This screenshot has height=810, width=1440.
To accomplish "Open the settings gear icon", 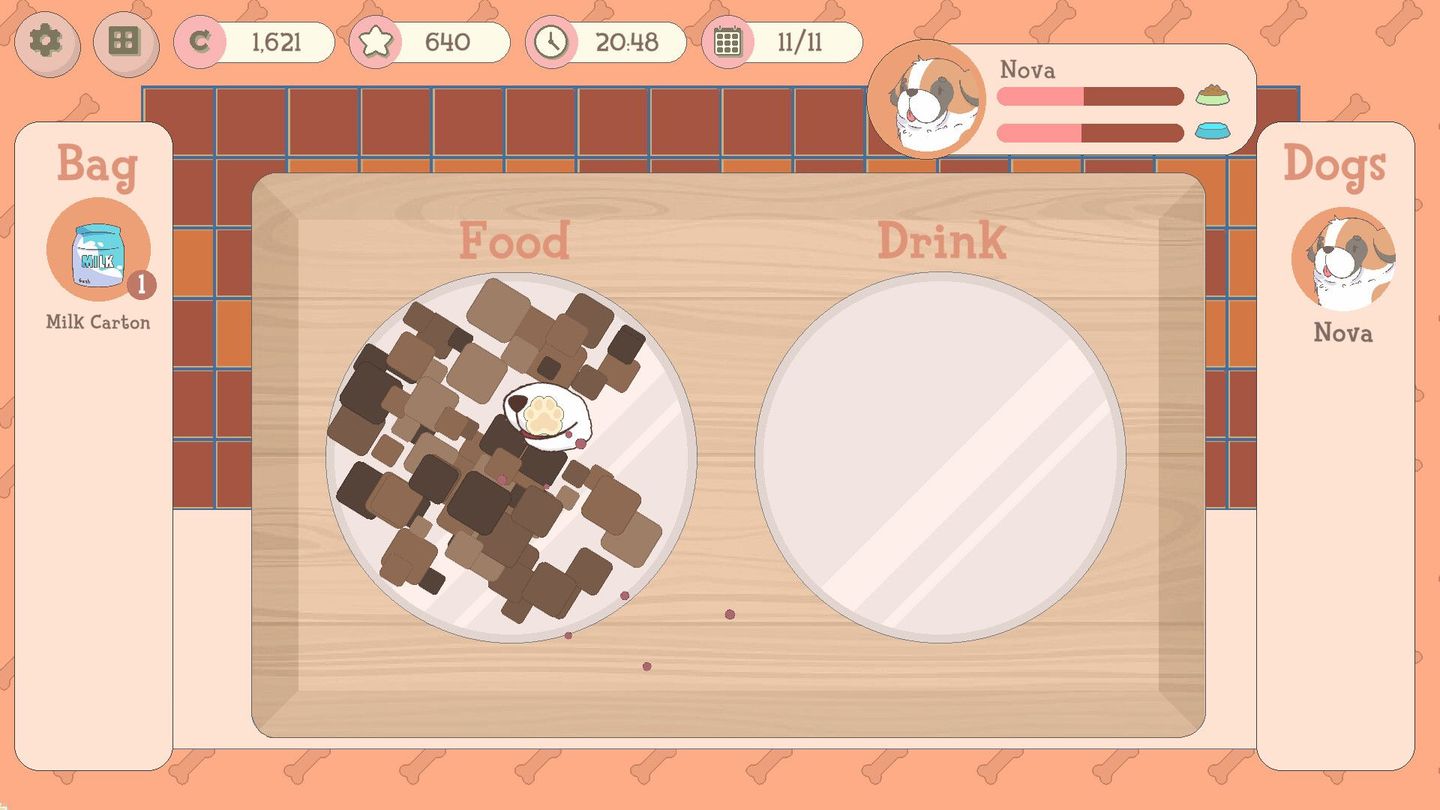I will [46, 43].
